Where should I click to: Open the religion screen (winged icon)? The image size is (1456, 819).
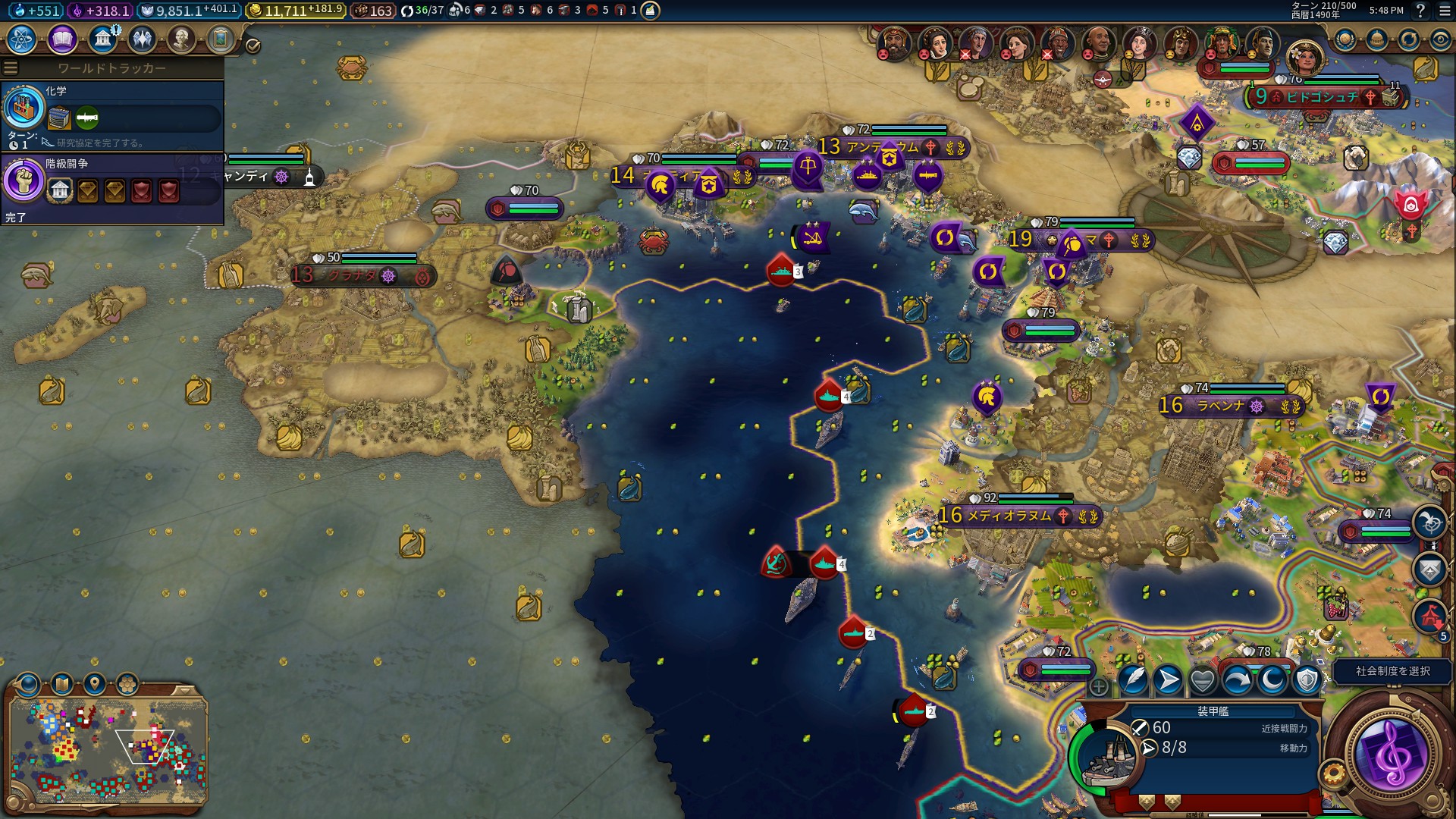(142, 39)
